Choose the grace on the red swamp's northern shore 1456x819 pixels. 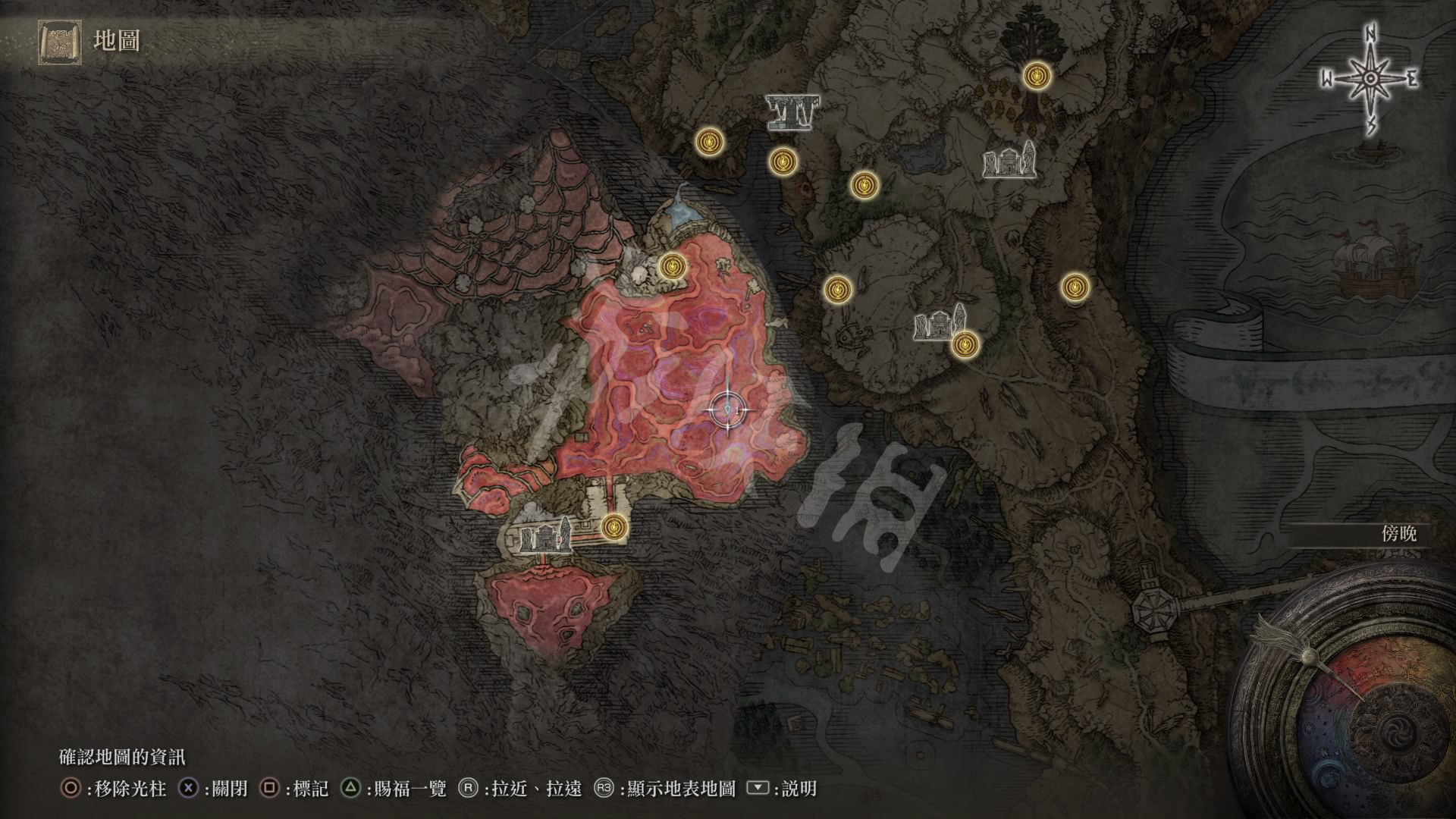[x=672, y=265]
